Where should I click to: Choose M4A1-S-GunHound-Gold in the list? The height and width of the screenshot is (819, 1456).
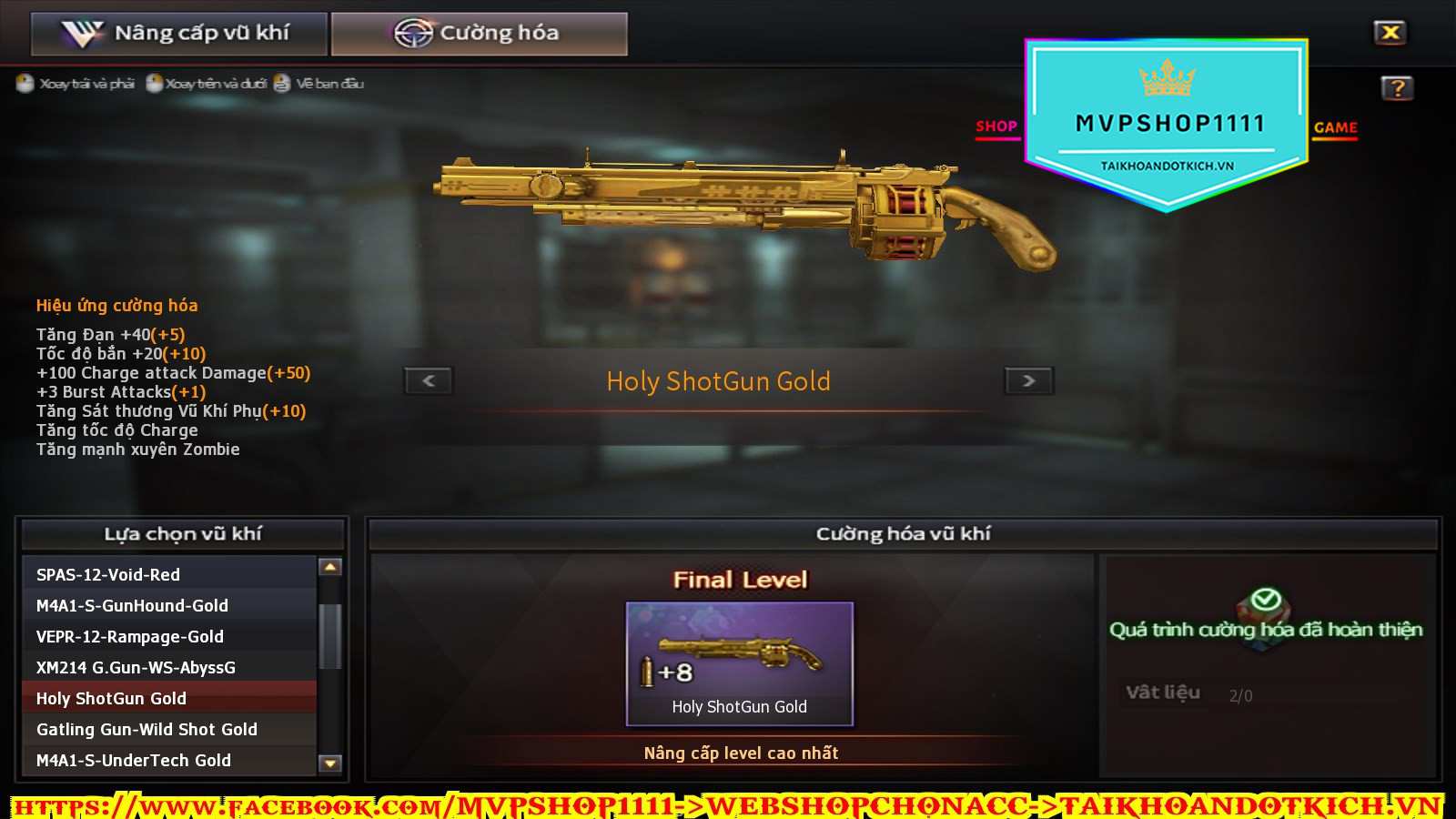[169, 605]
